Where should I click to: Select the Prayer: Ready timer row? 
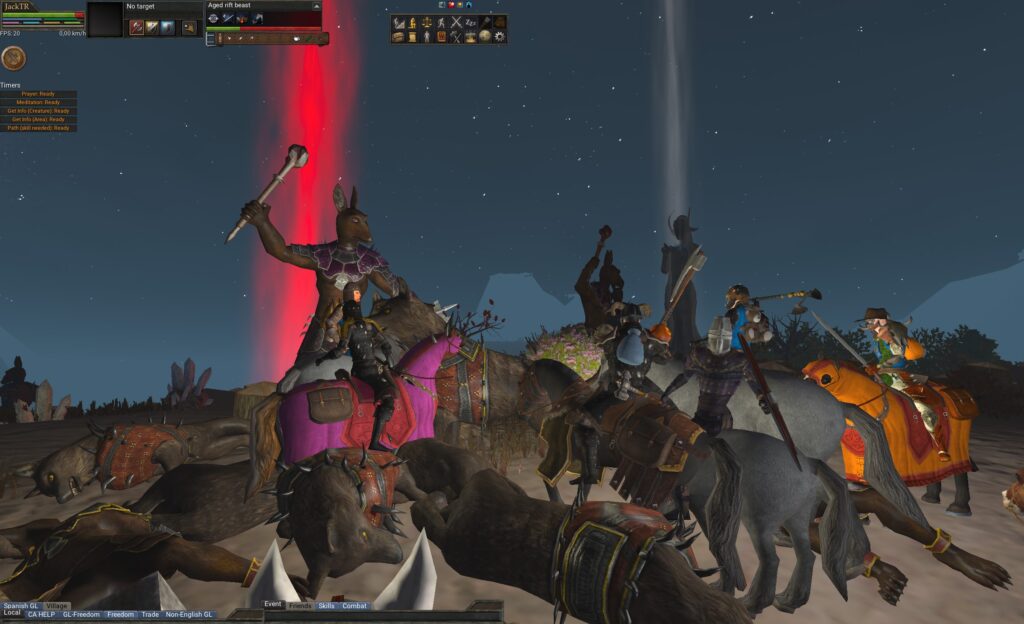39,94
